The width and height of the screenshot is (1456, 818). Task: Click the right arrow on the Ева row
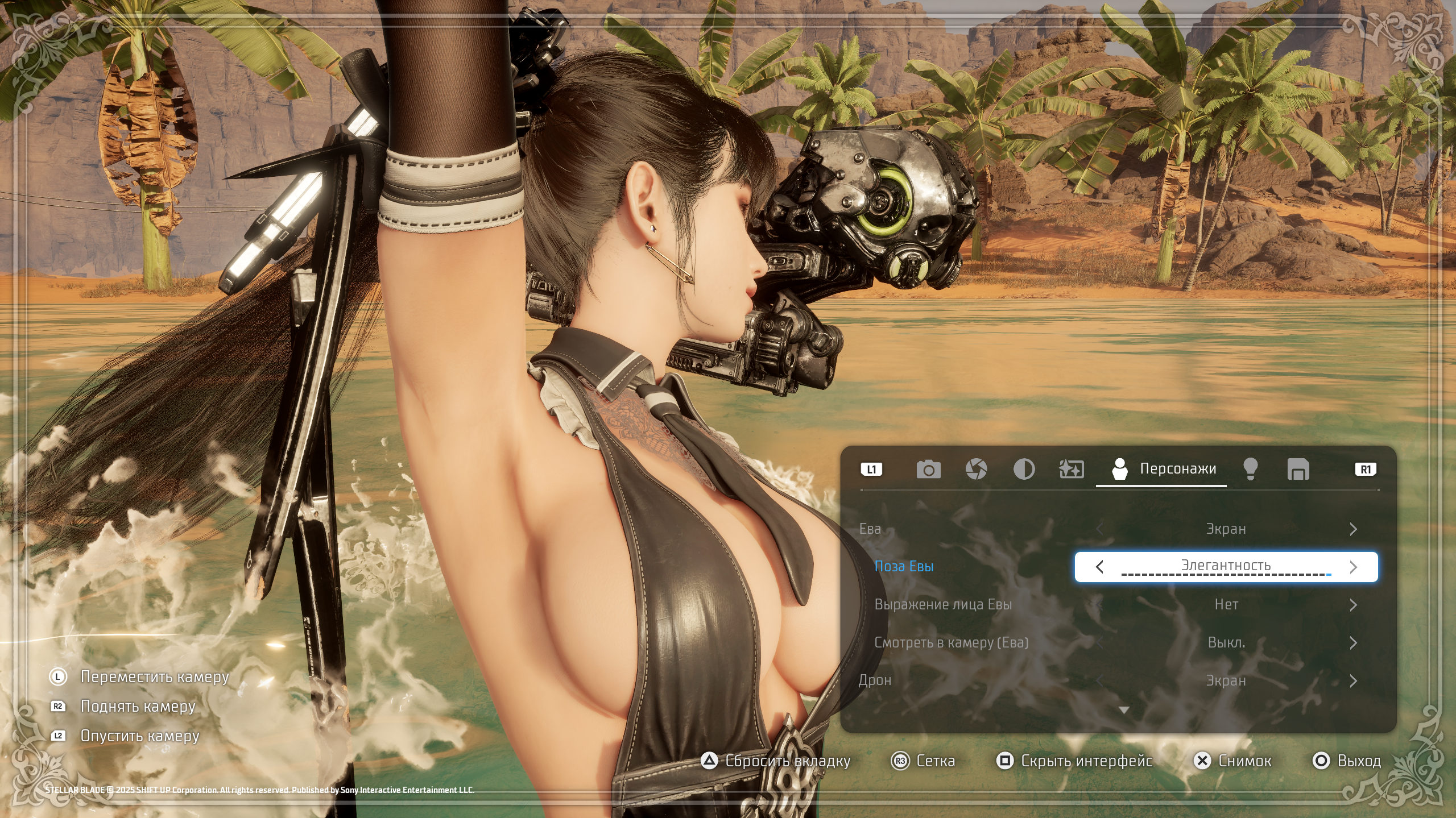pos(1353,529)
